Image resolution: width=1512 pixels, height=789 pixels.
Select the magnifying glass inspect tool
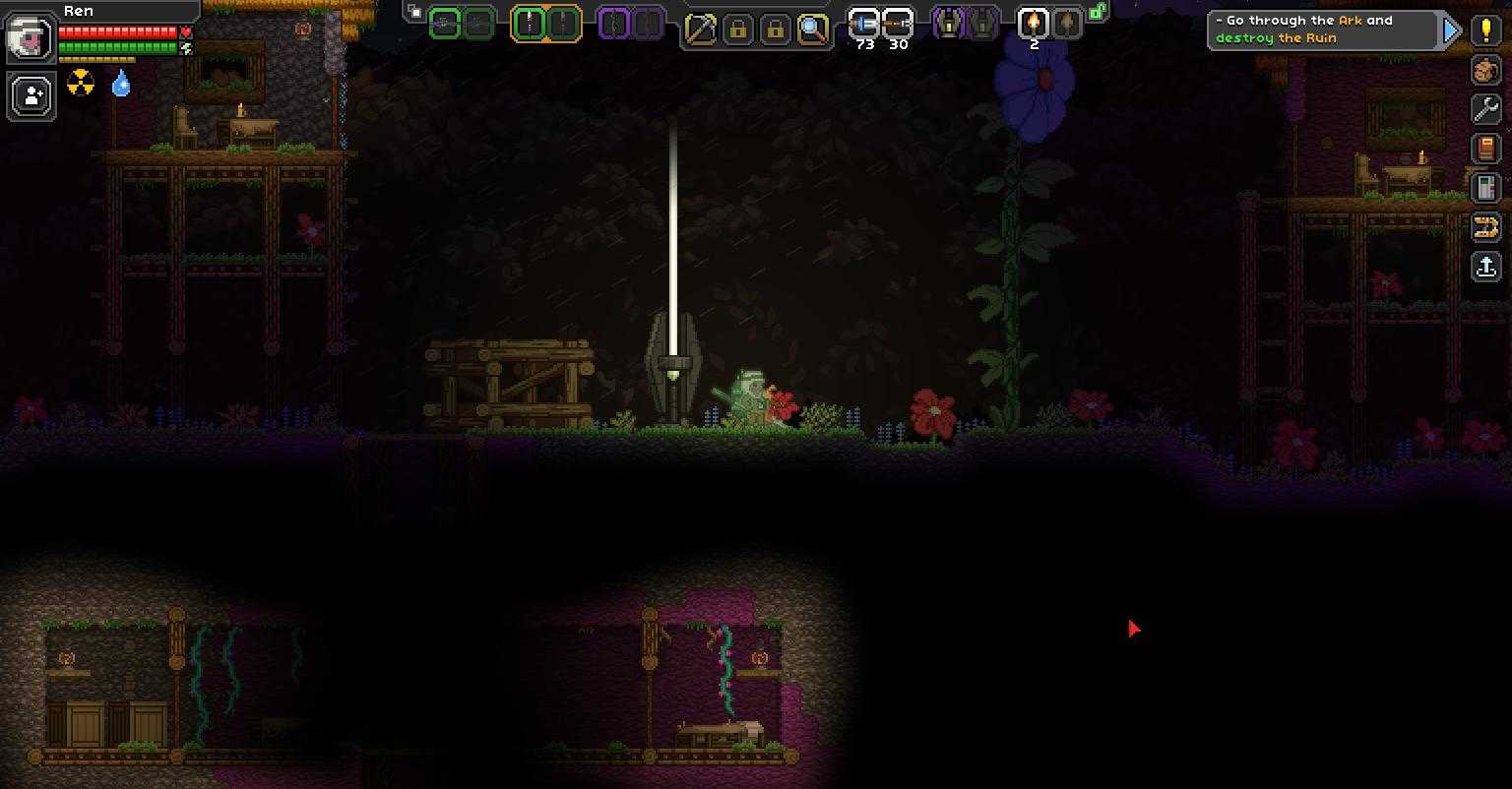coord(812,29)
